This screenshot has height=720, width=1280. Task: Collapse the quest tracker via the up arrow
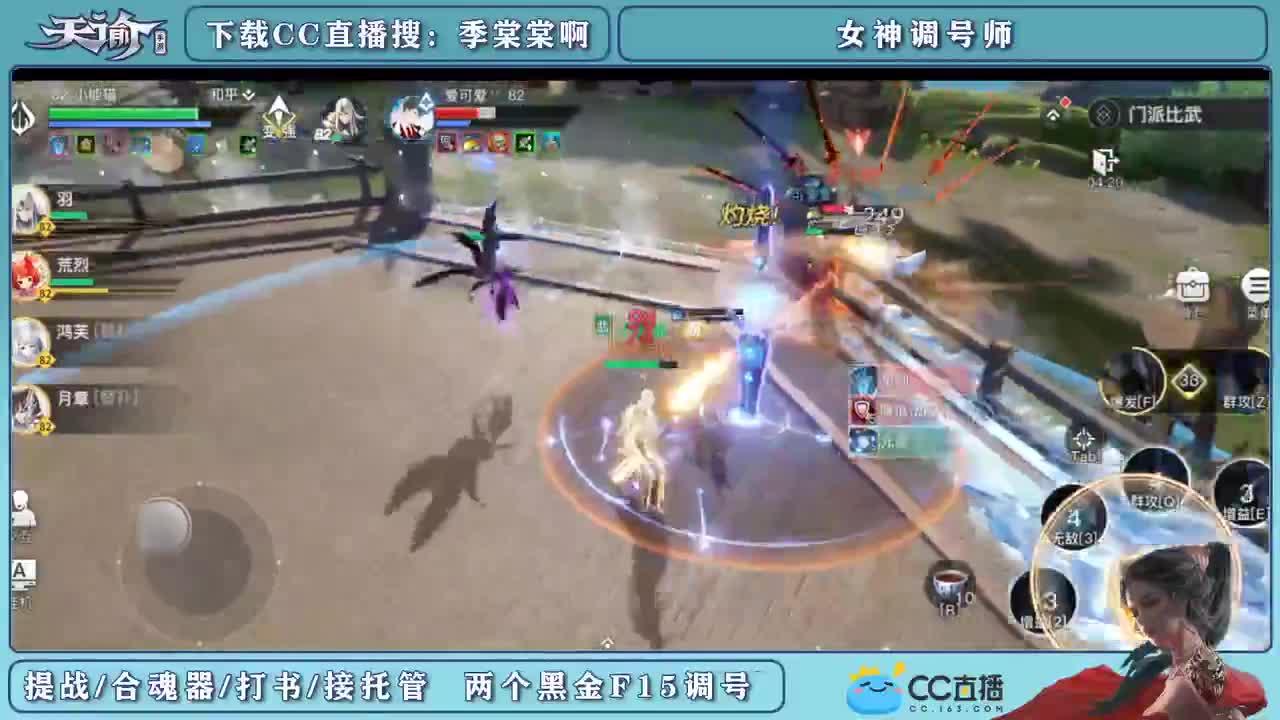pyautogui.click(x=1054, y=114)
